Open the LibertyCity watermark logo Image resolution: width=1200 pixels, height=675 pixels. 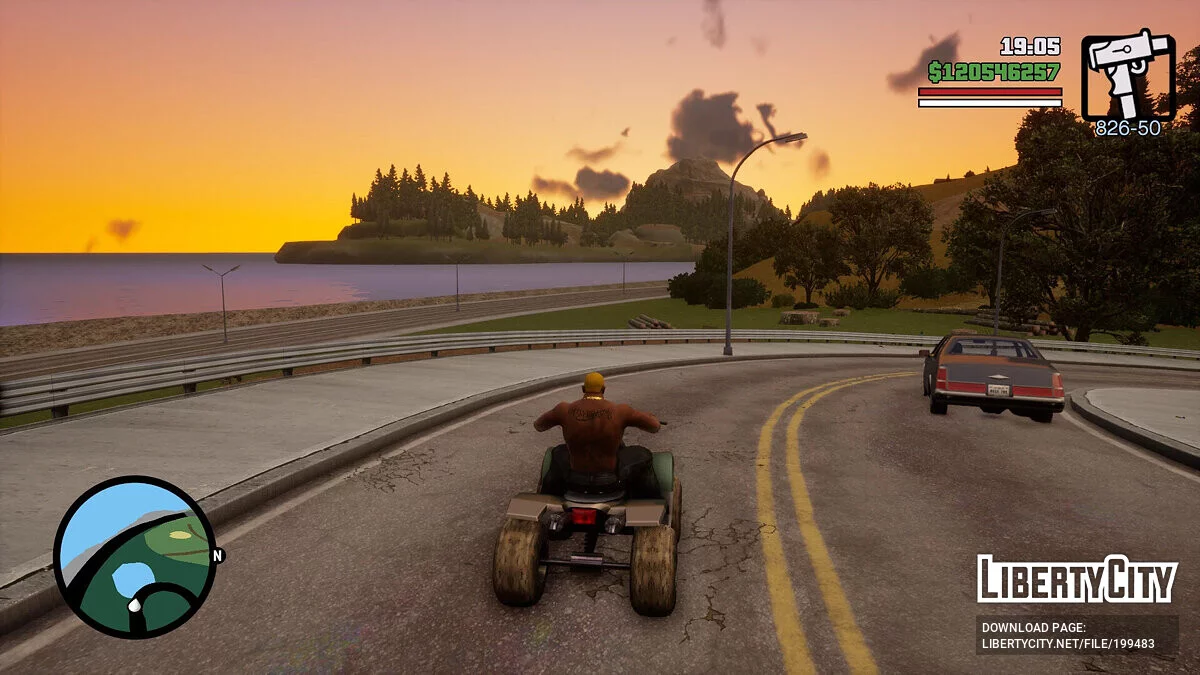pyautogui.click(x=1077, y=579)
